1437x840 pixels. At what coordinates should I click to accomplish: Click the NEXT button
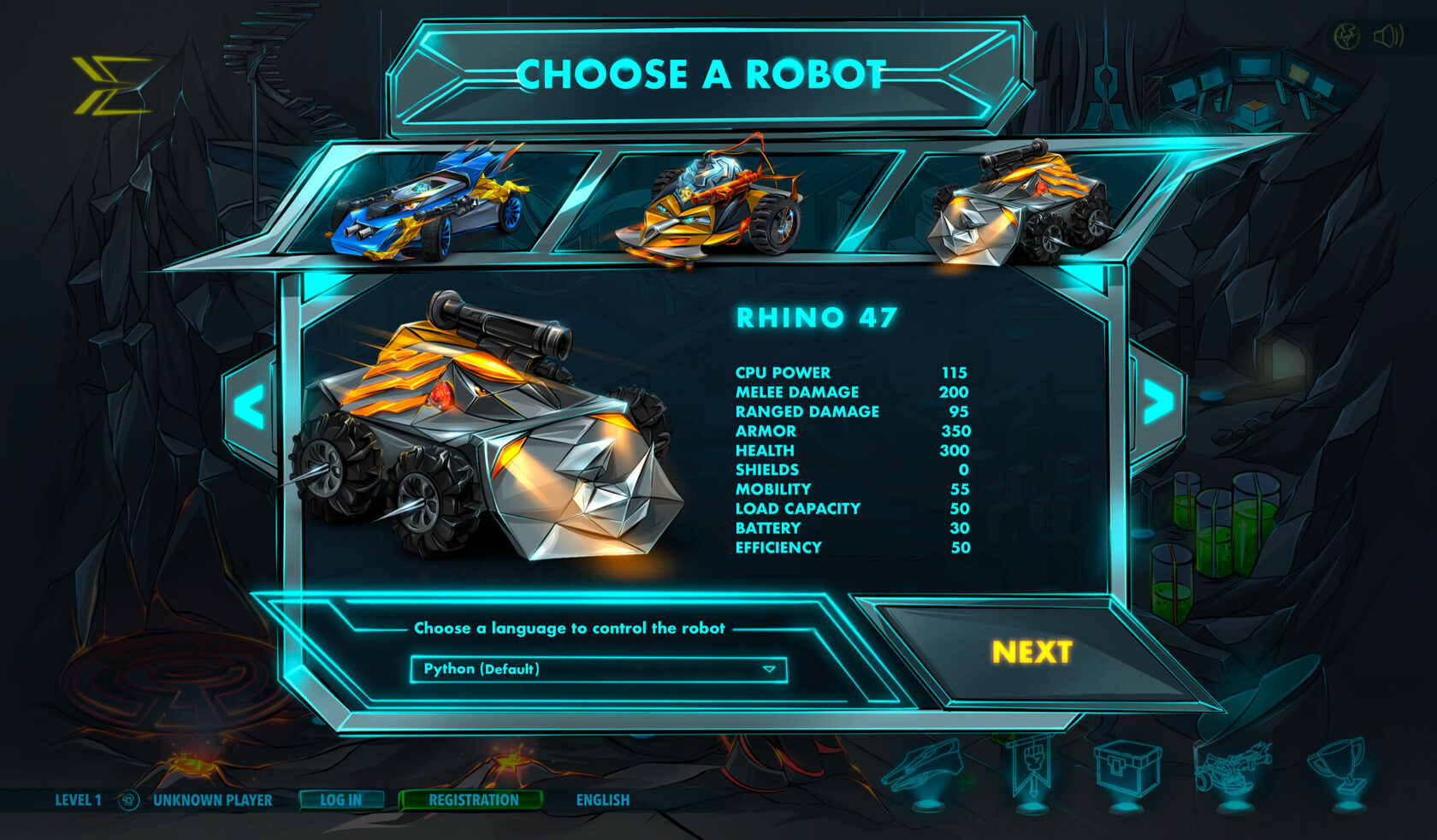(1032, 653)
